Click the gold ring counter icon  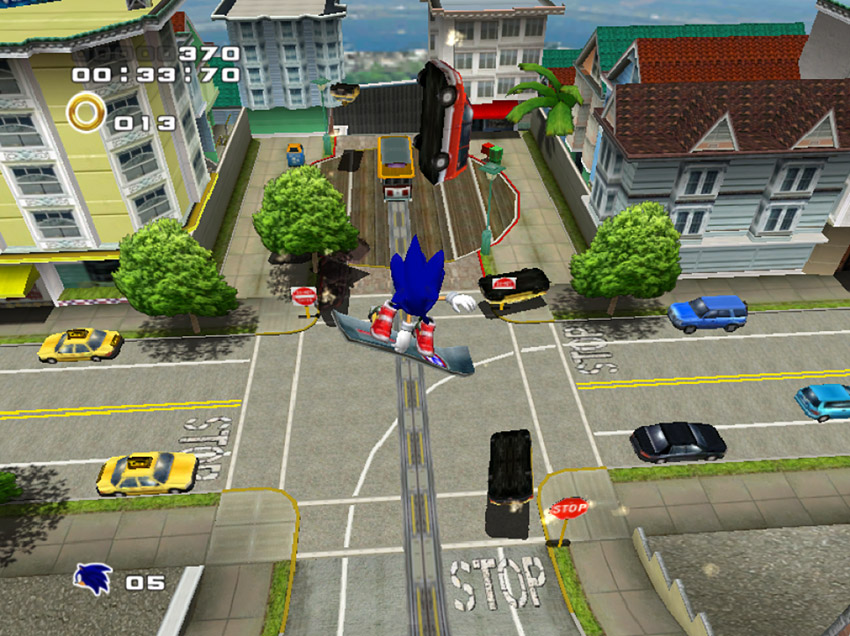tap(87, 112)
